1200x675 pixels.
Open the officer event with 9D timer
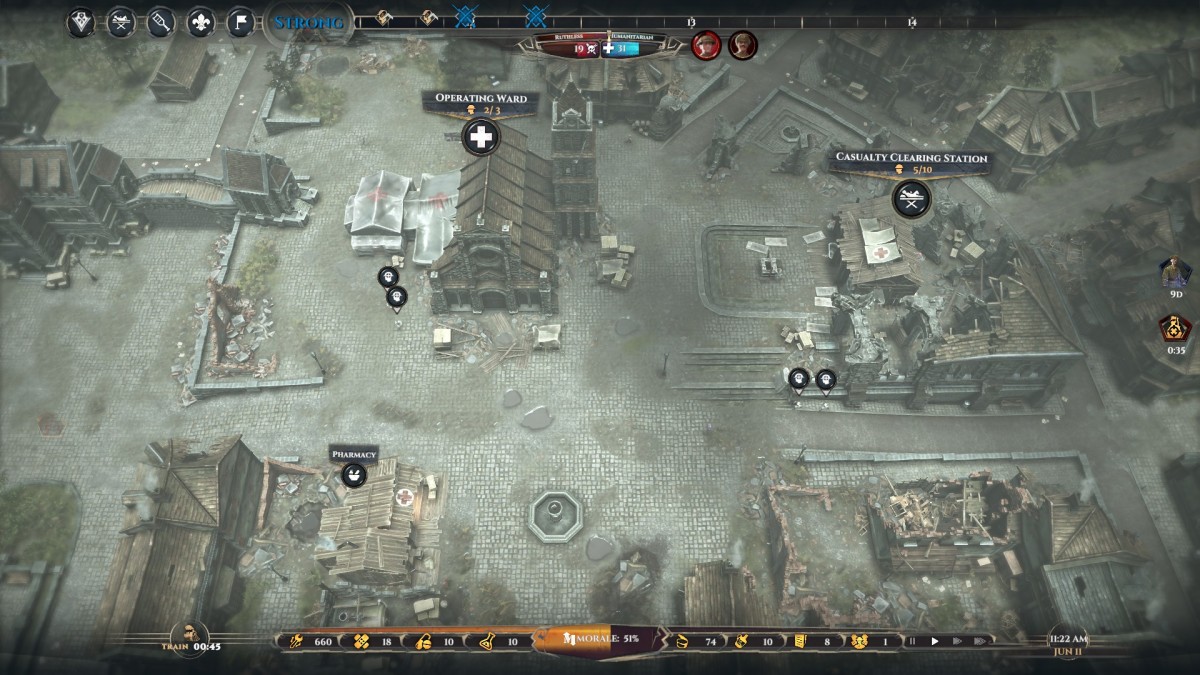pyautogui.click(x=1174, y=272)
